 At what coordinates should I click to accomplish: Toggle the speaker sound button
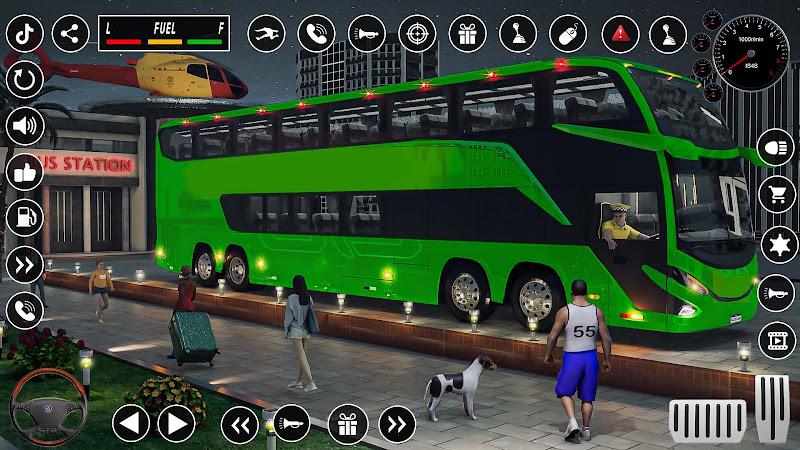coord(23,126)
